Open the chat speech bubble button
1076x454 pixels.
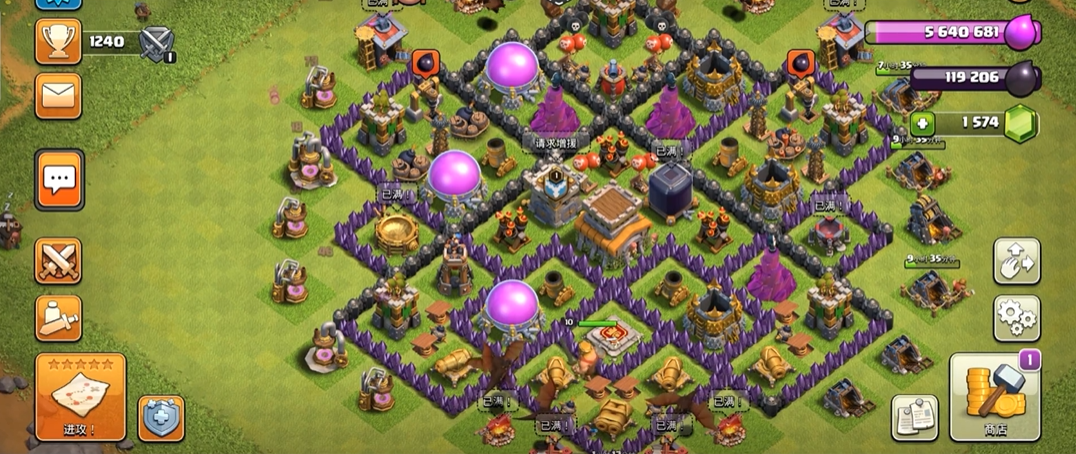pos(59,180)
